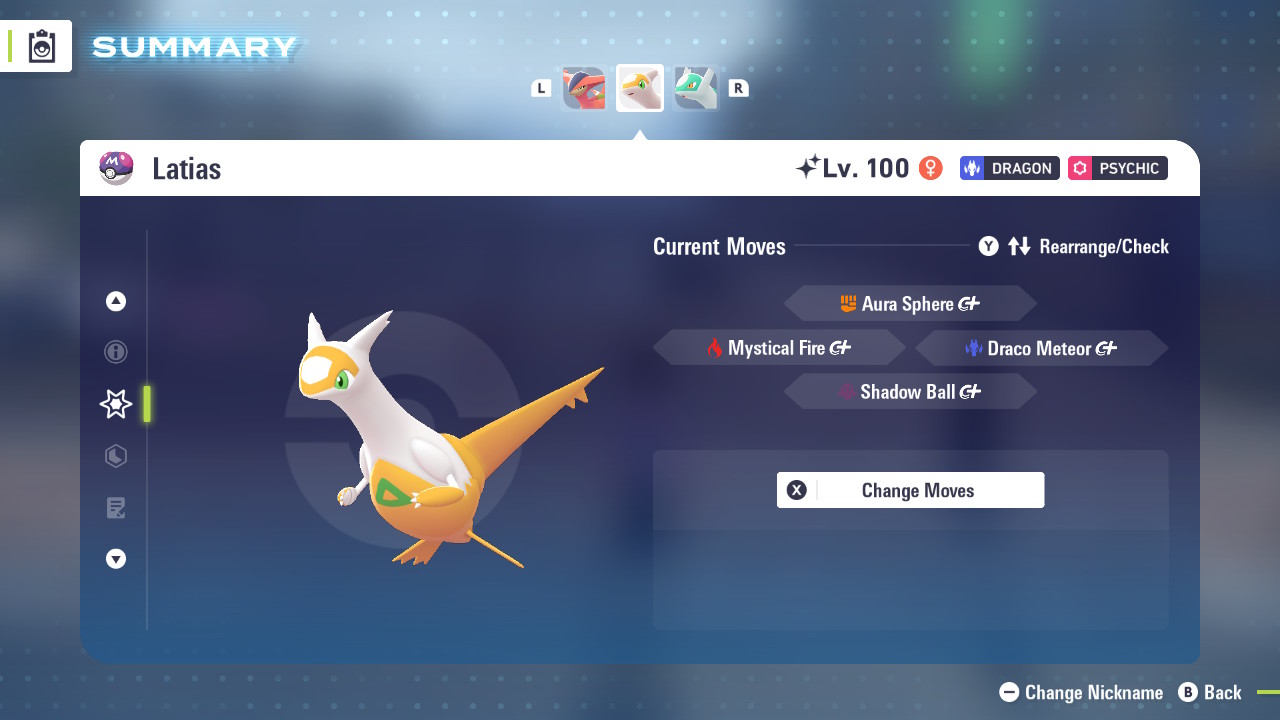
Task: Switch to the green-faced Pokémon party thumbnail
Action: click(696, 88)
